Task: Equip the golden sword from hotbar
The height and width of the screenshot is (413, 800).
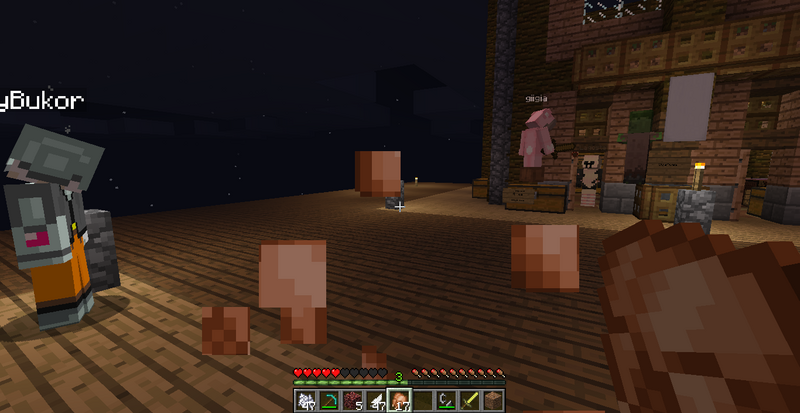Action: 471,401
